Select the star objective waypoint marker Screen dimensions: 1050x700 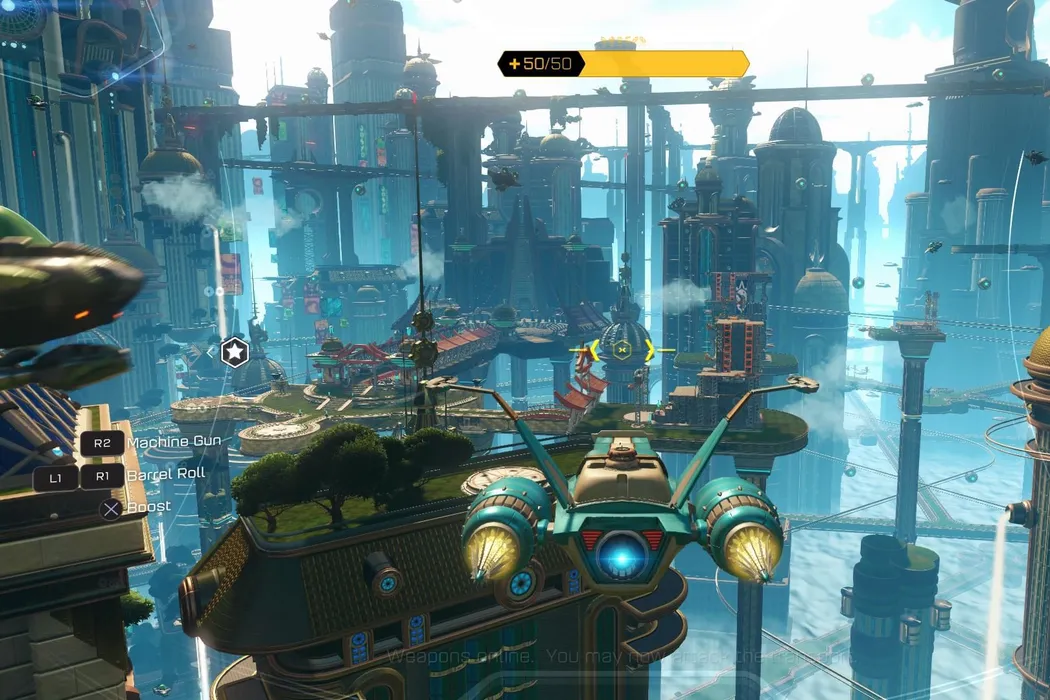click(234, 352)
